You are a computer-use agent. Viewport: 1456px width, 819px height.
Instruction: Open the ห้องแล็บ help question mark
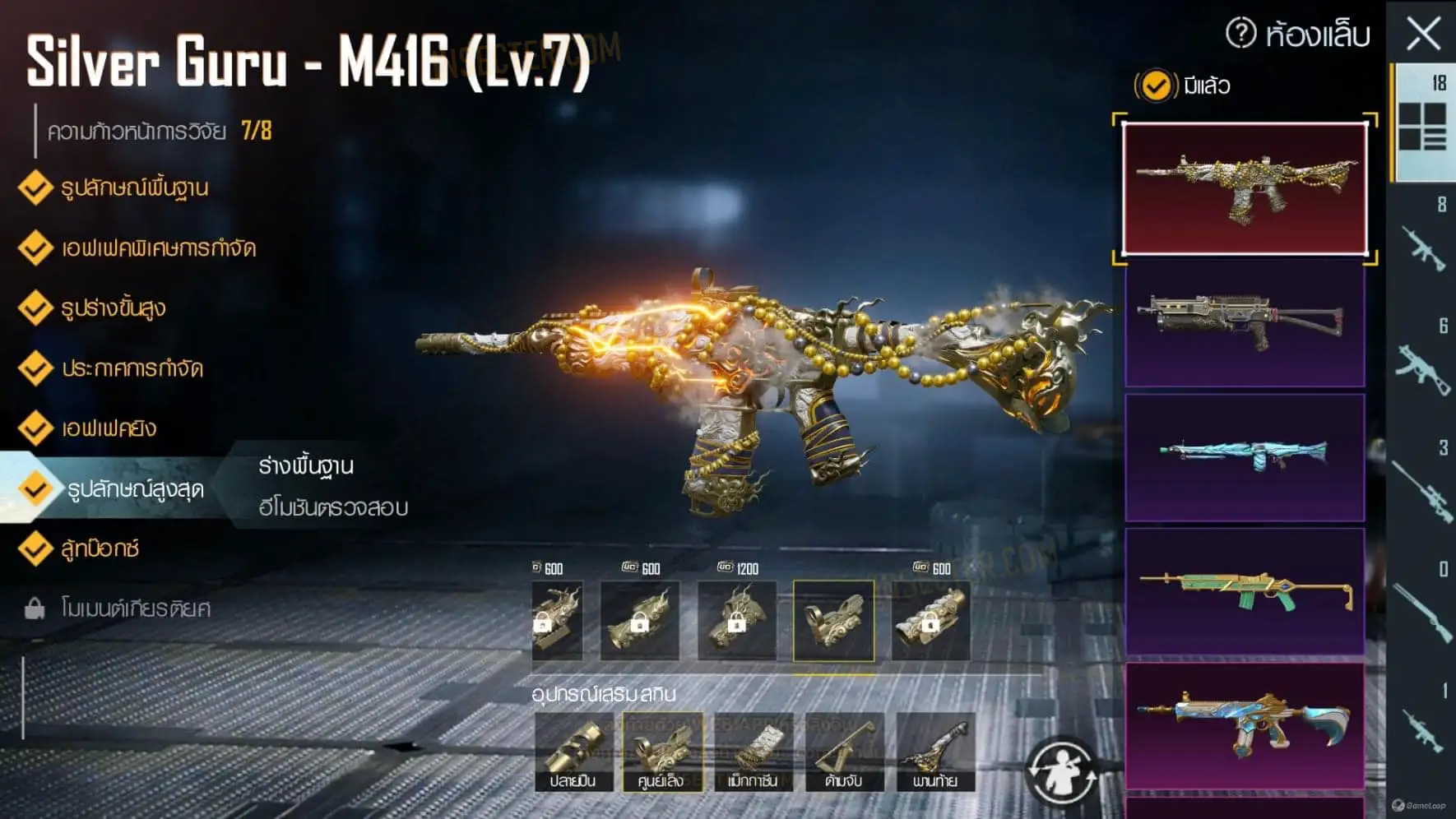tap(1240, 34)
